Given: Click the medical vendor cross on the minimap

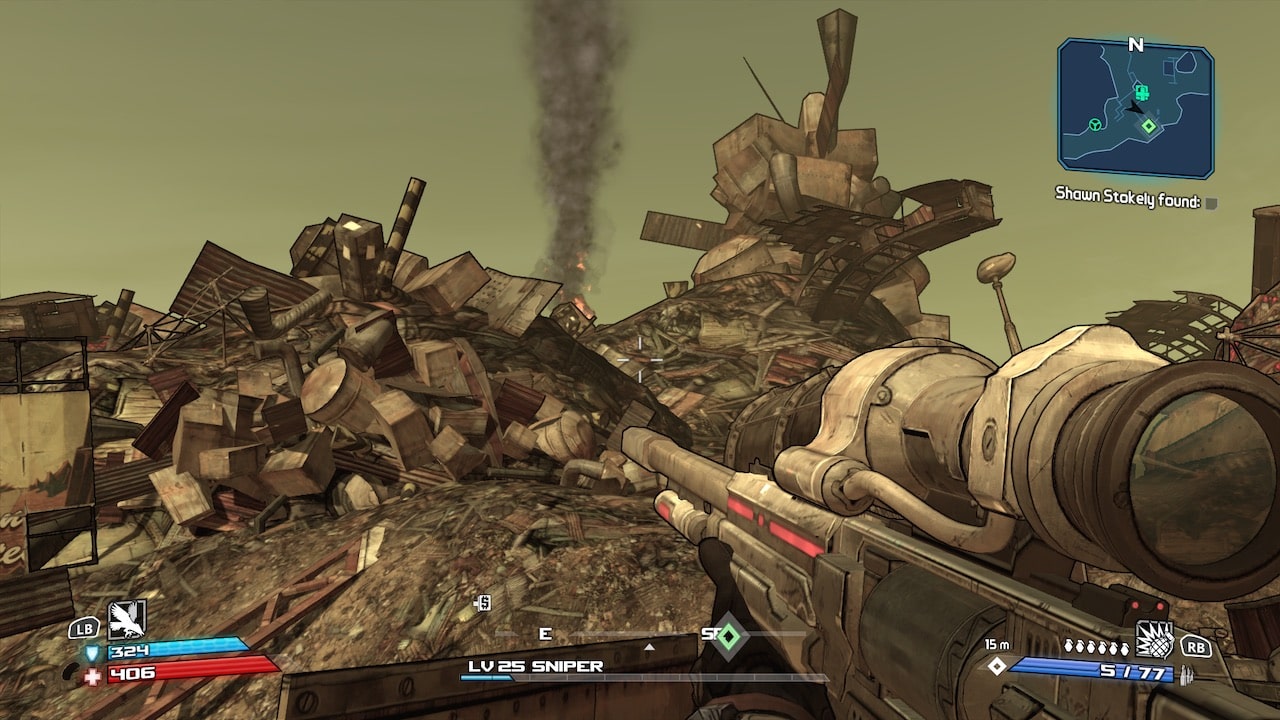Looking at the screenshot, I should (x=1142, y=92).
